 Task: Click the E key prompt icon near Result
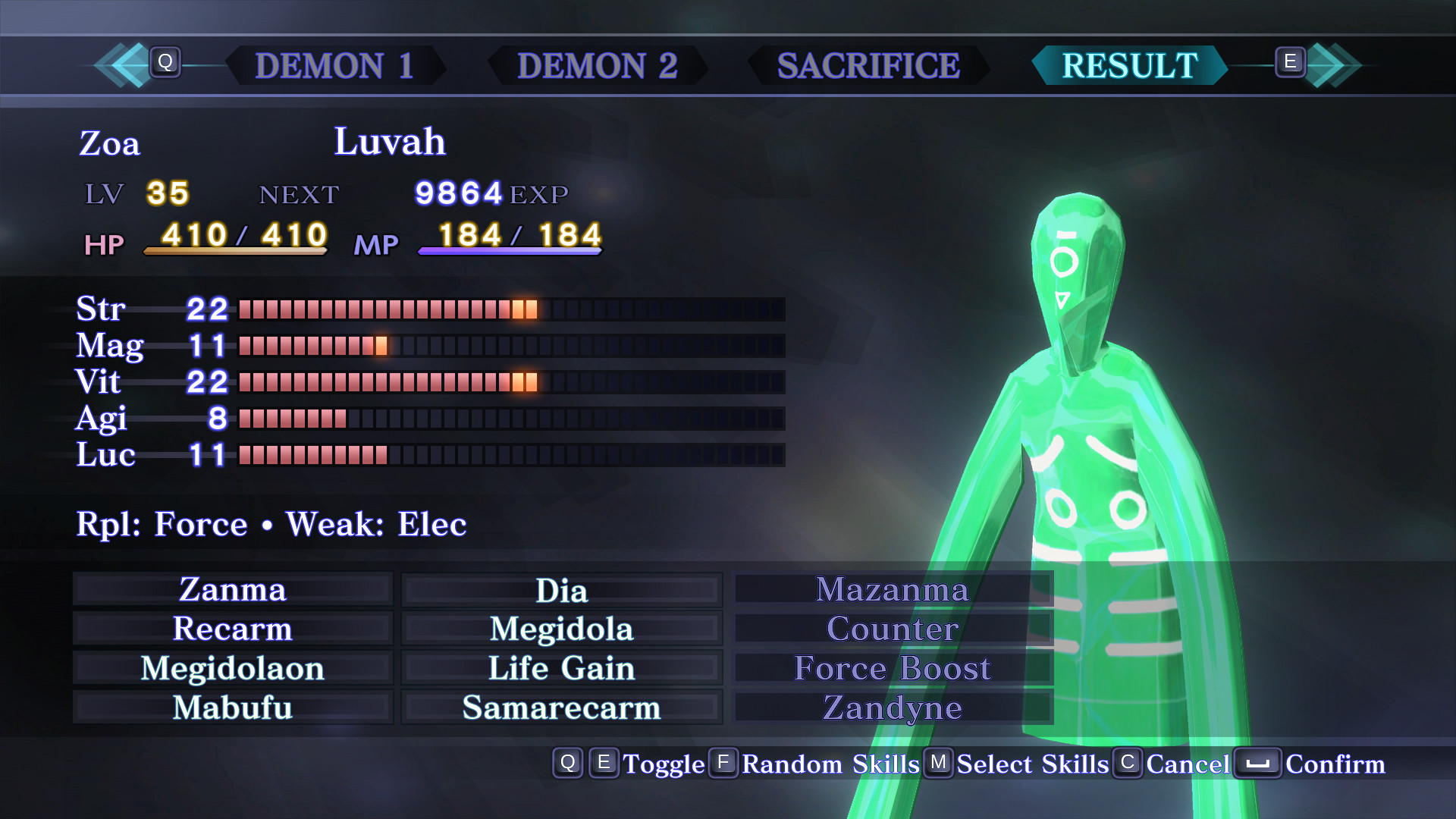coord(1291,64)
